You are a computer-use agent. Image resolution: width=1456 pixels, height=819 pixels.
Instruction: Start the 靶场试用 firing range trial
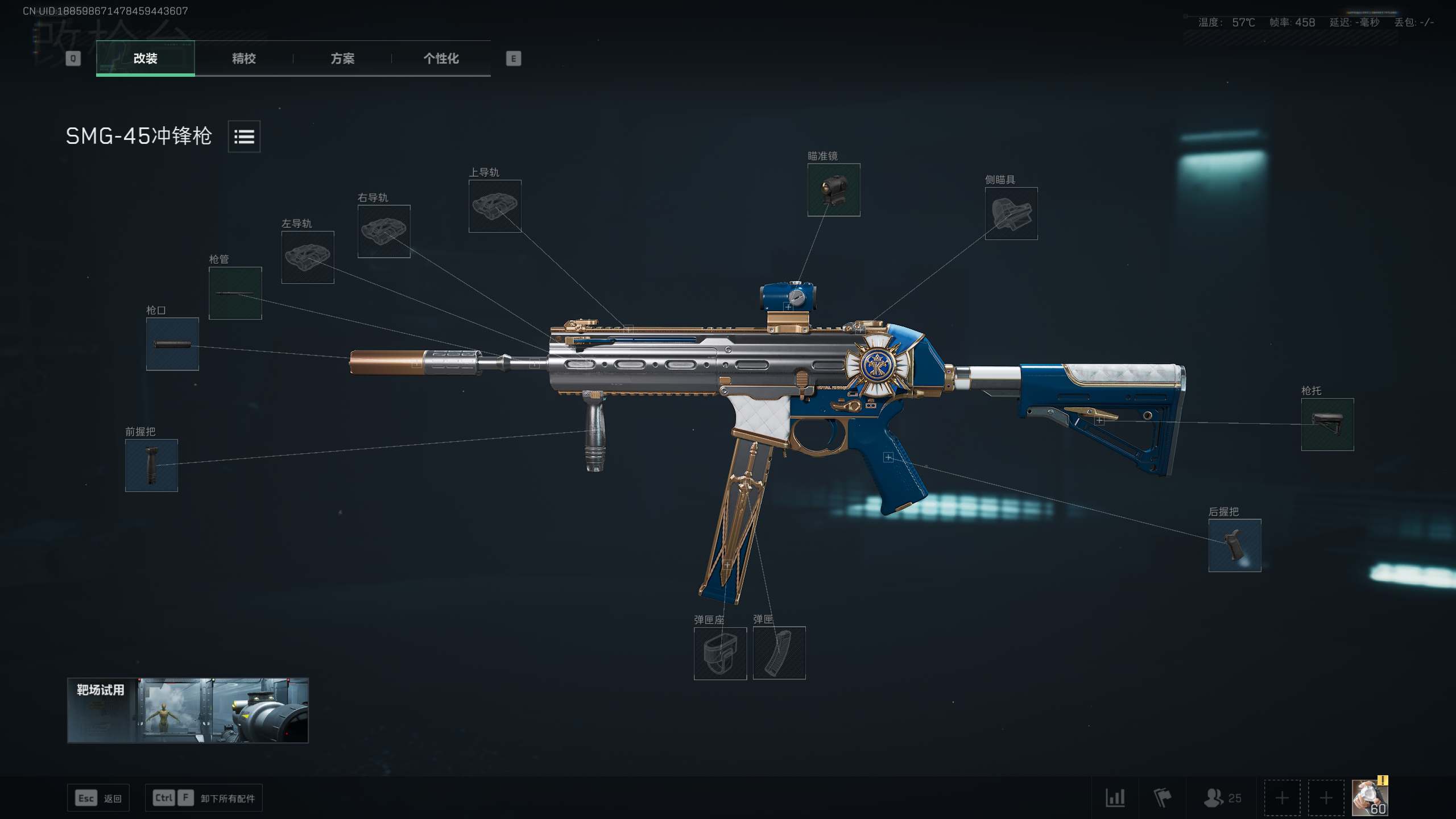tap(188, 710)
